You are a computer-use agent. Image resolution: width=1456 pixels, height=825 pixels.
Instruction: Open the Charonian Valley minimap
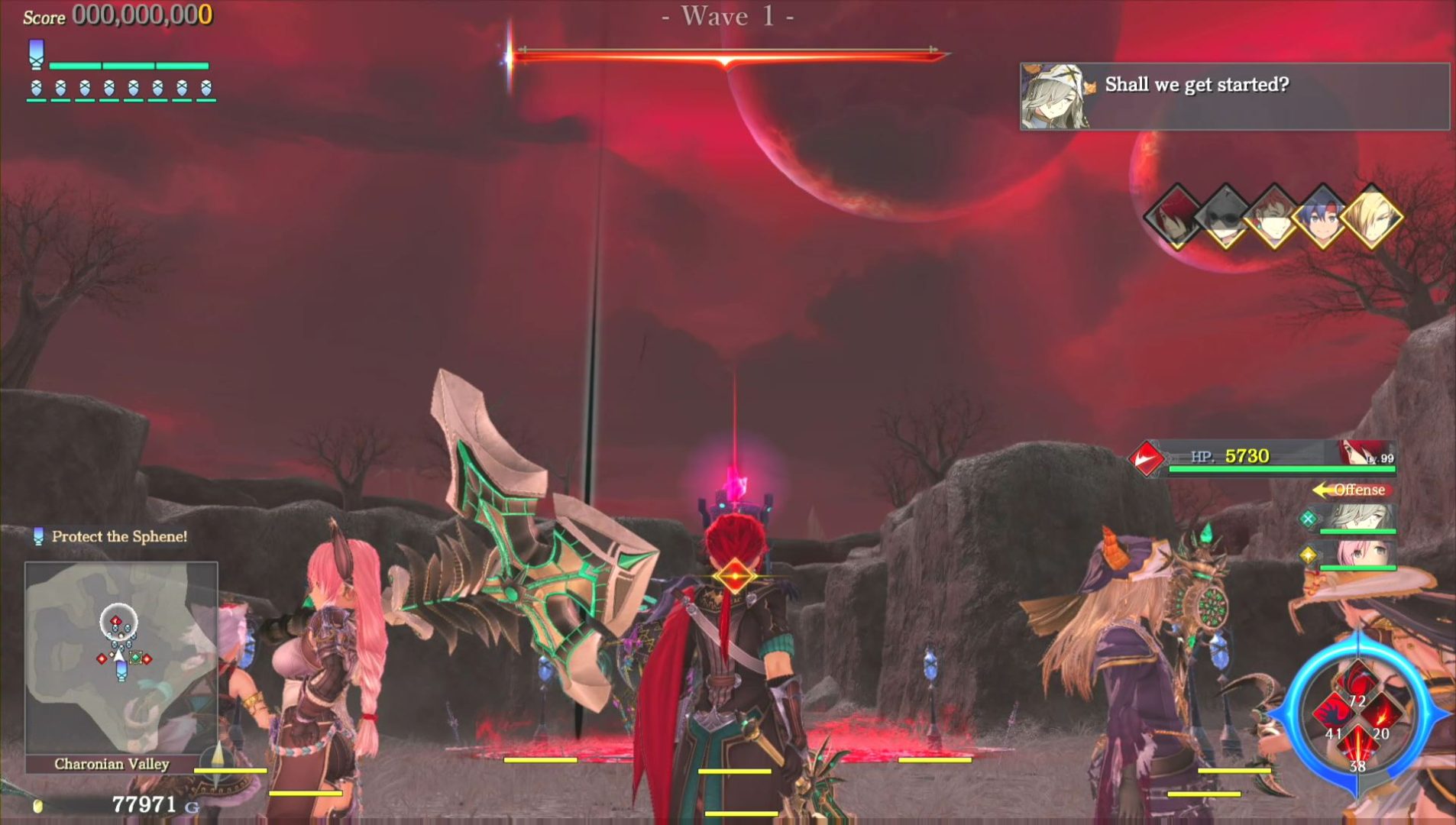click(x=121, y=658)
